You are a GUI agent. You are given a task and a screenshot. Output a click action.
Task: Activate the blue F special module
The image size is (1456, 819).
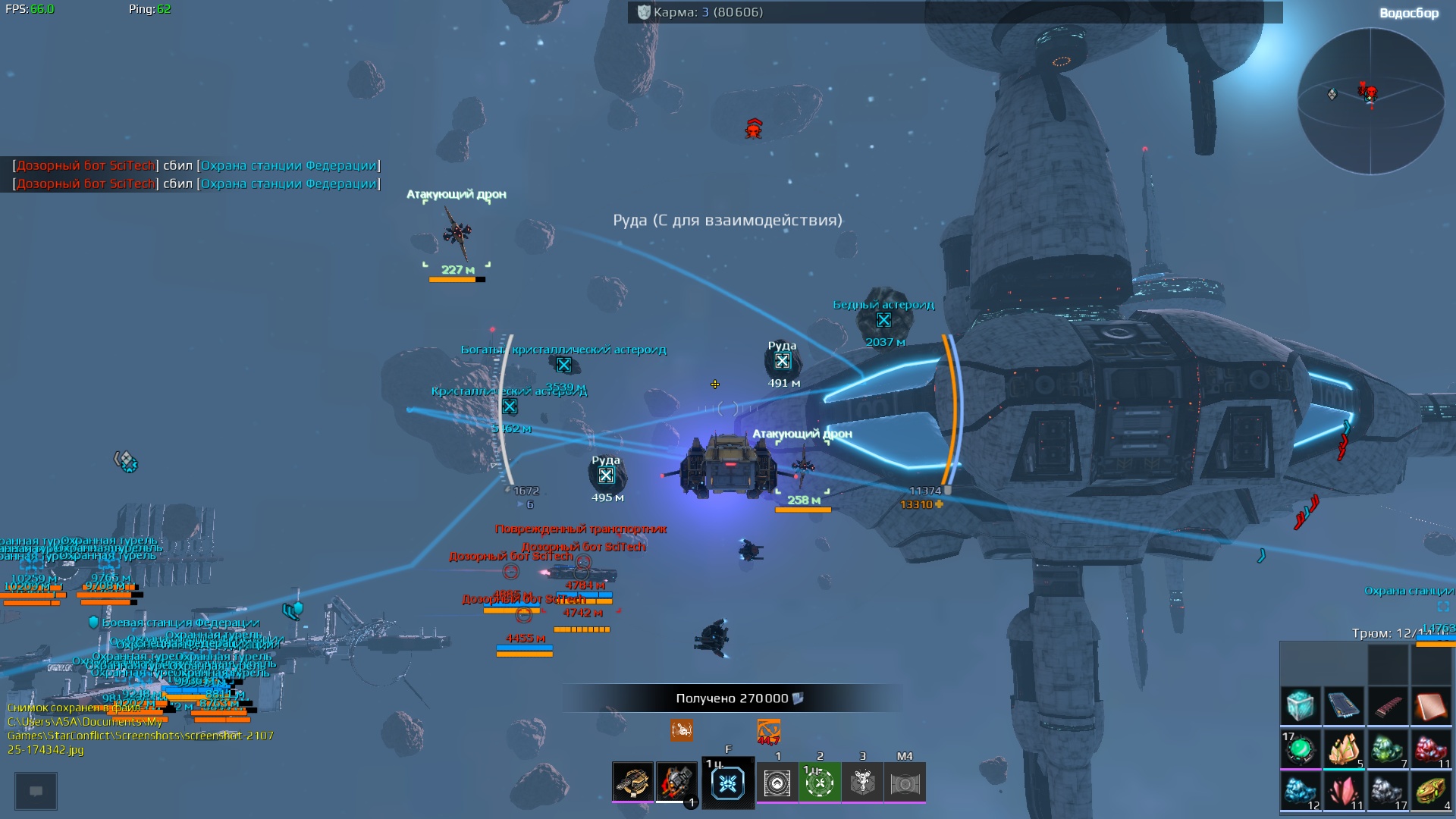coord(728,783)
